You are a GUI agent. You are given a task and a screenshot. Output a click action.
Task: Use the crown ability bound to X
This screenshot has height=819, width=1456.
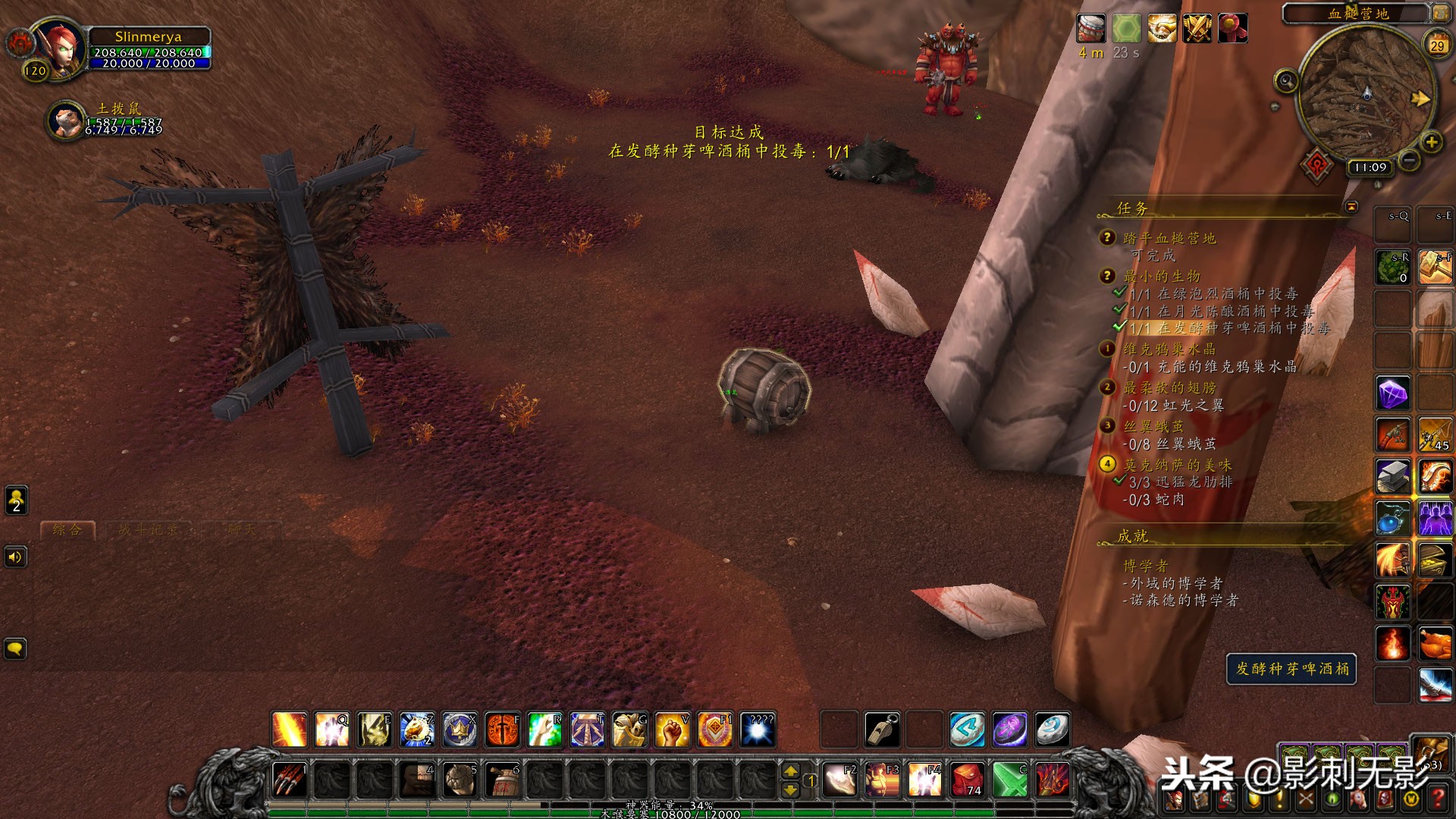[460, 730]
